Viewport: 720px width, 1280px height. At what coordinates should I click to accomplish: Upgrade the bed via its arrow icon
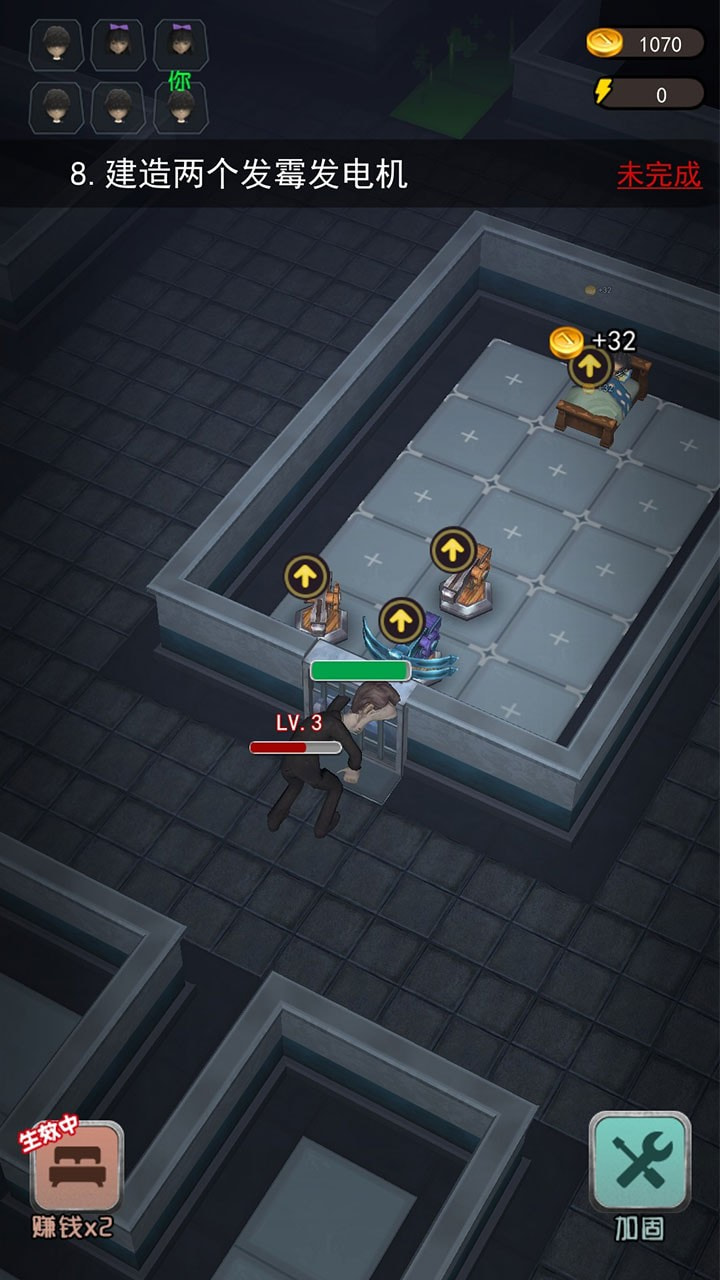[x=590, y=366]
